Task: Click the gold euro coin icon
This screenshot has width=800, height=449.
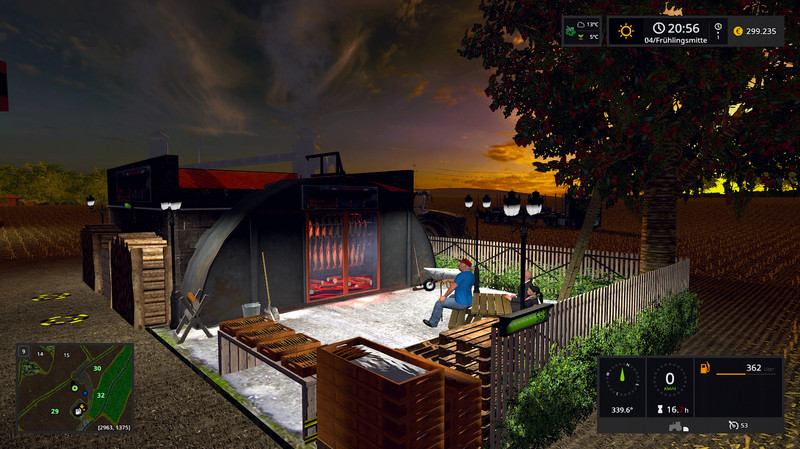Action: 737,30
